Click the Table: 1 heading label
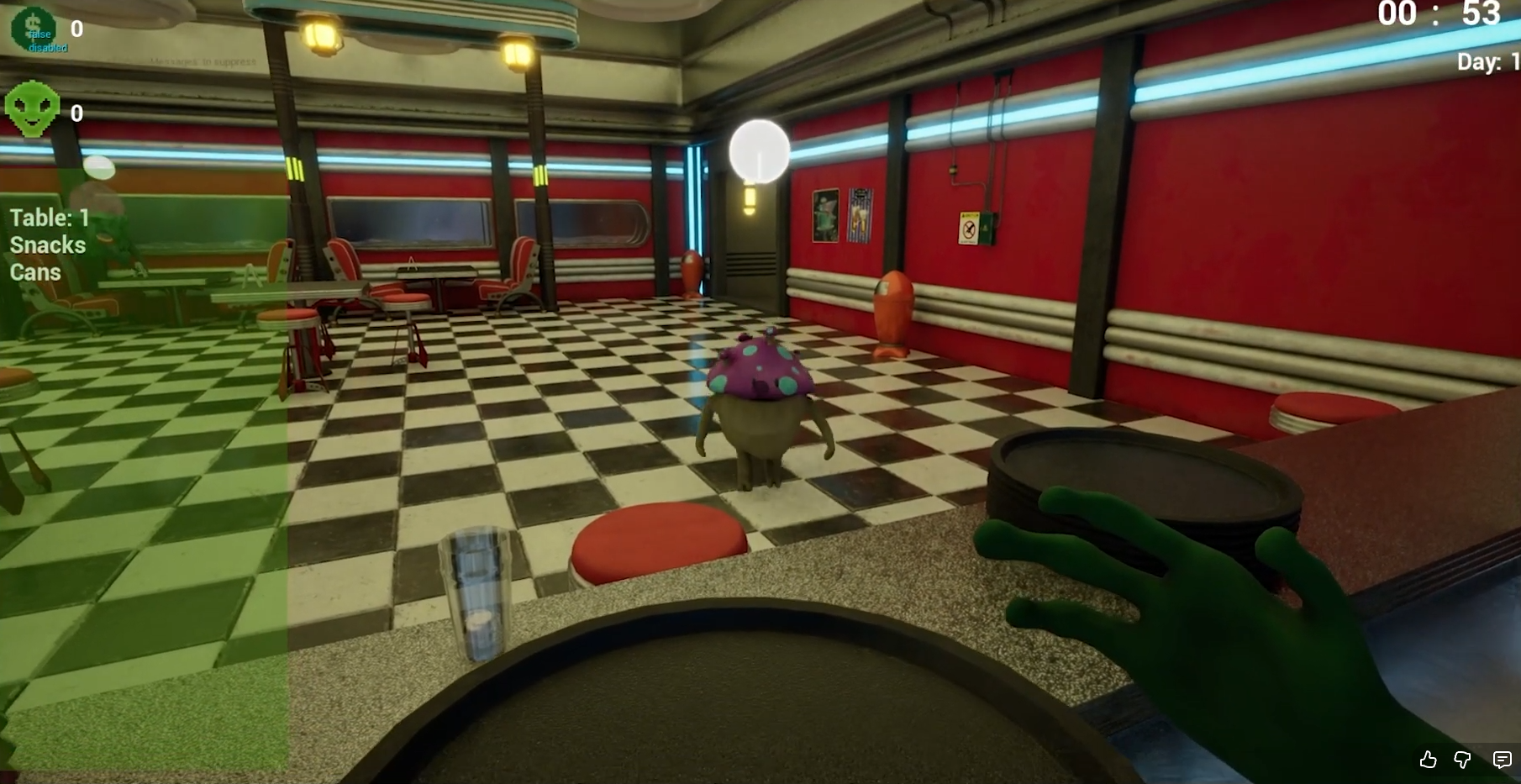This screenshot has height=784, width=1521. [x=49, y=218]
